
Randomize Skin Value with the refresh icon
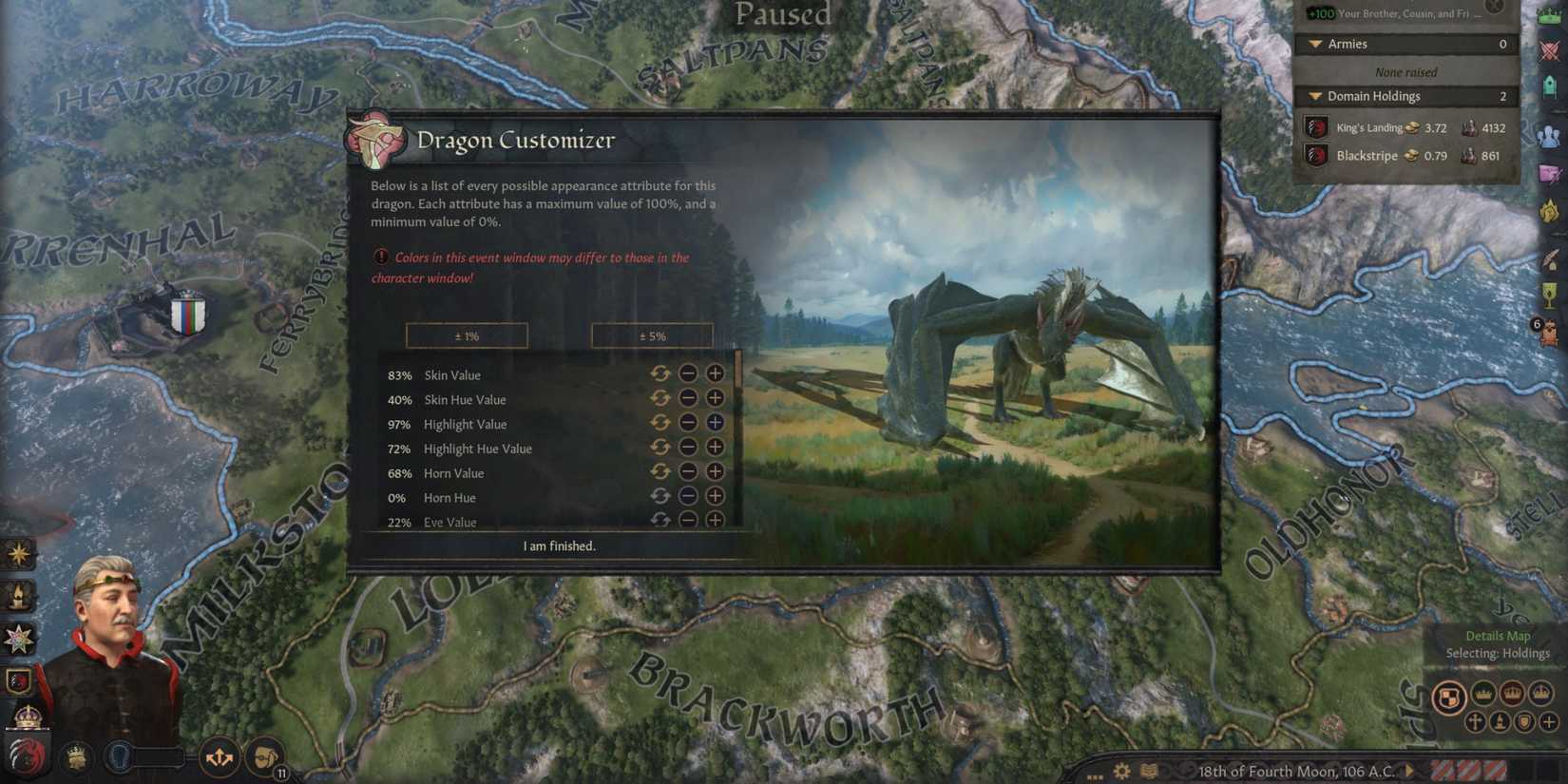[660, 373]
